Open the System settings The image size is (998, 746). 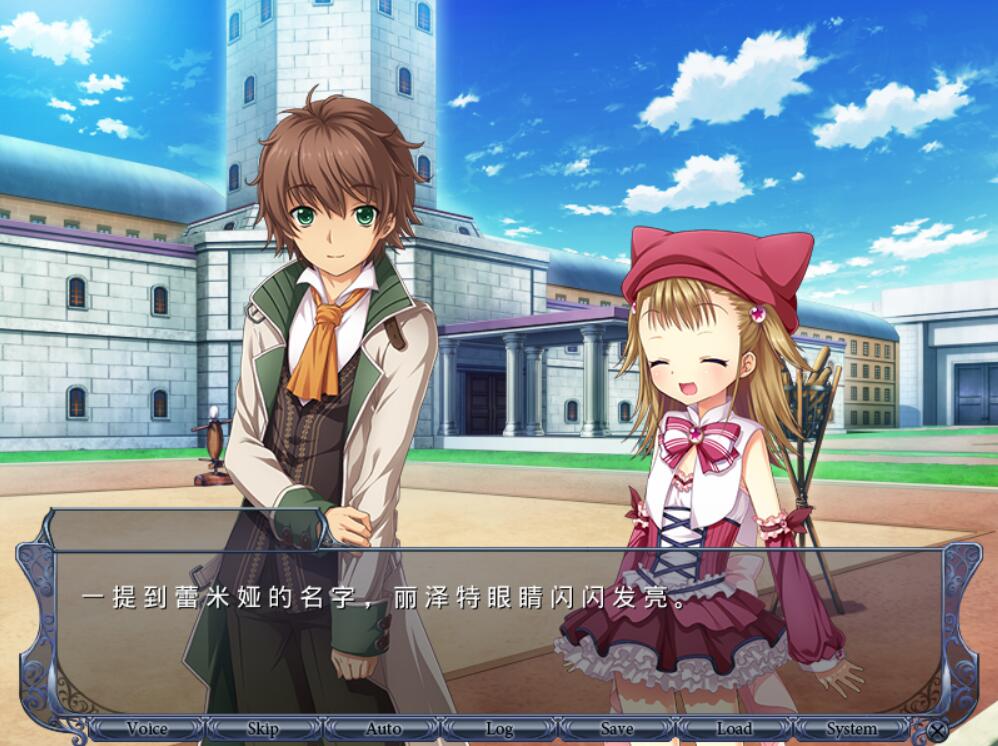pos(852,729)
